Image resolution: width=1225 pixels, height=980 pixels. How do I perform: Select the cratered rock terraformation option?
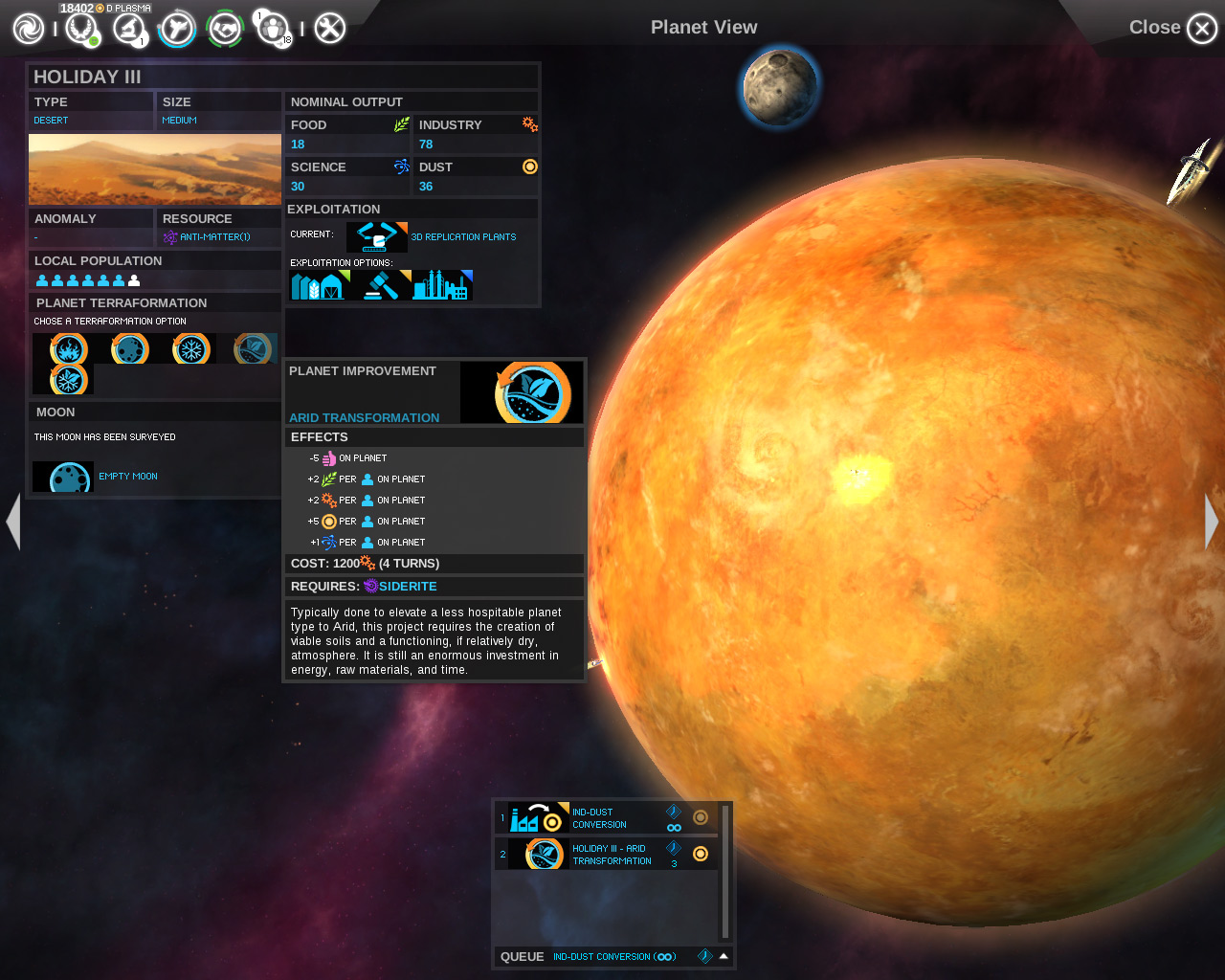click(129, 349)
